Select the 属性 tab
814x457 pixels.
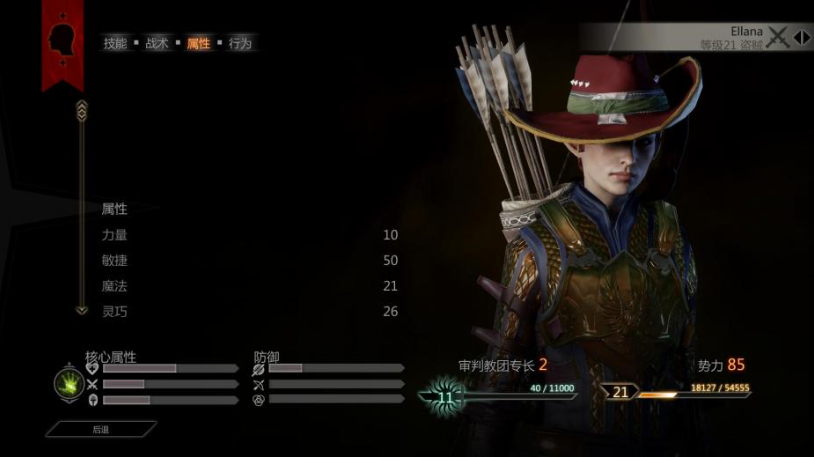click(x=199, y=44)
